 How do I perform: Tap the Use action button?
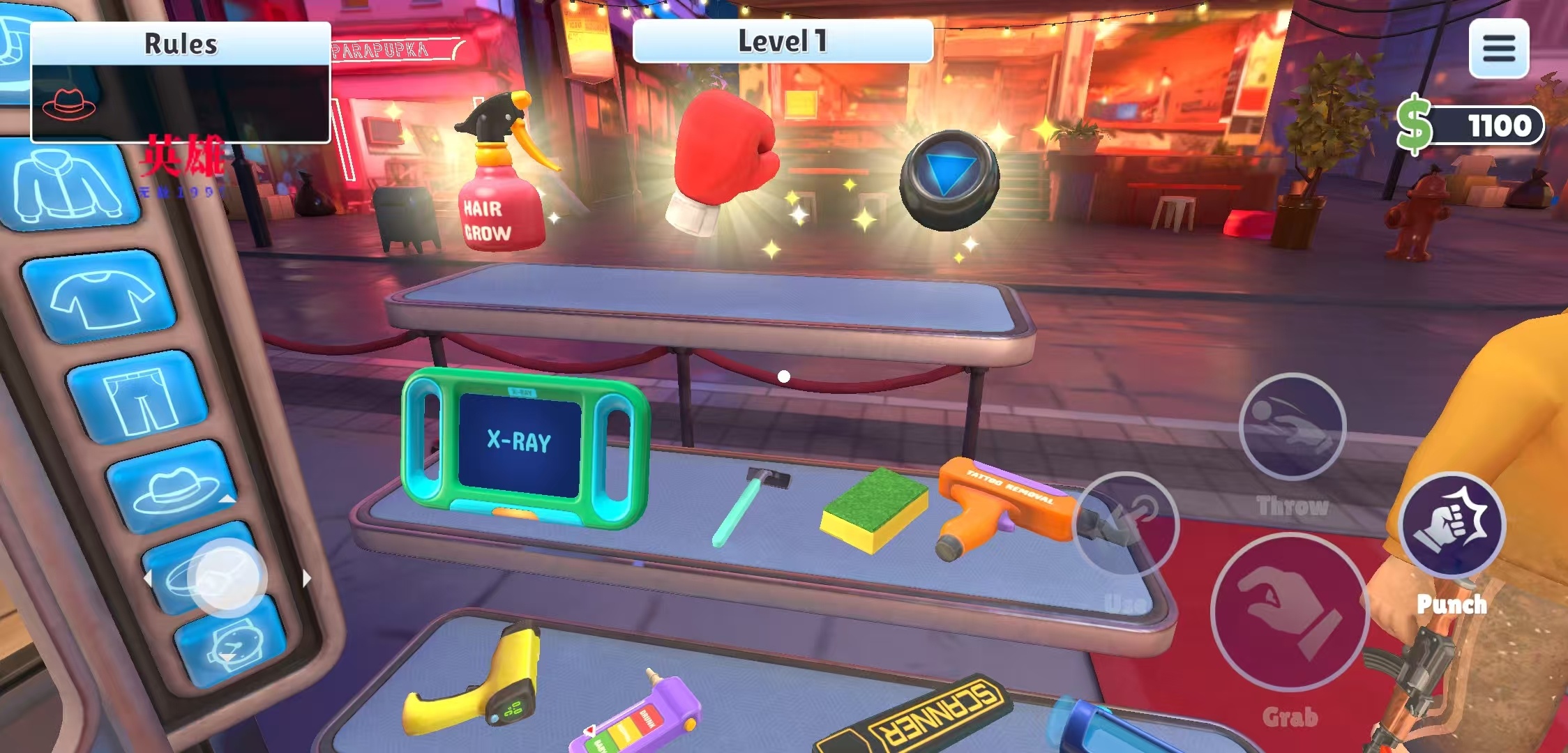pos(1126,526)
